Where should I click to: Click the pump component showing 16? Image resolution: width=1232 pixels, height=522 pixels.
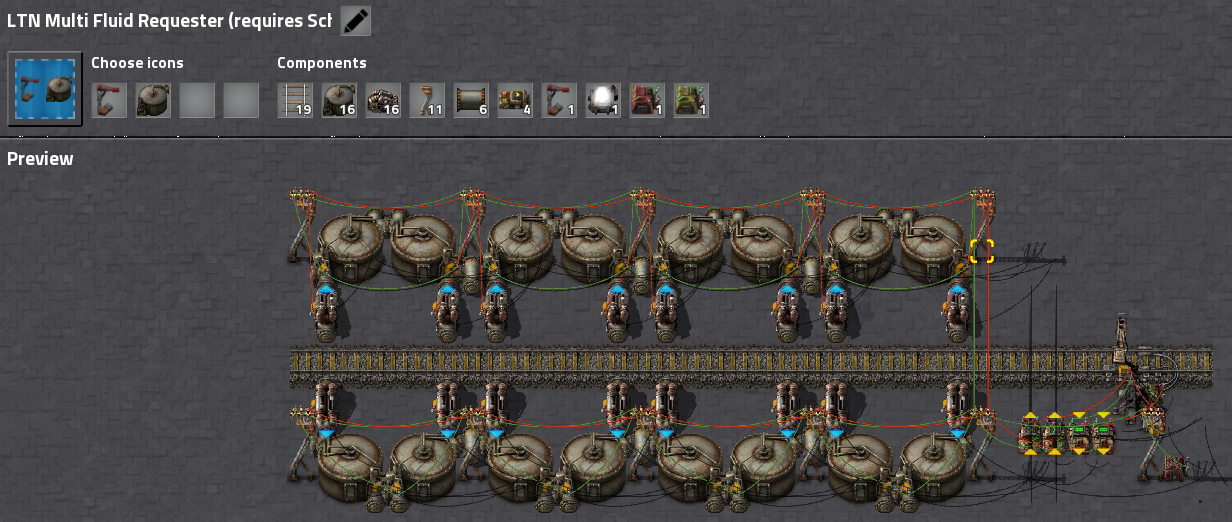(383, 100)
